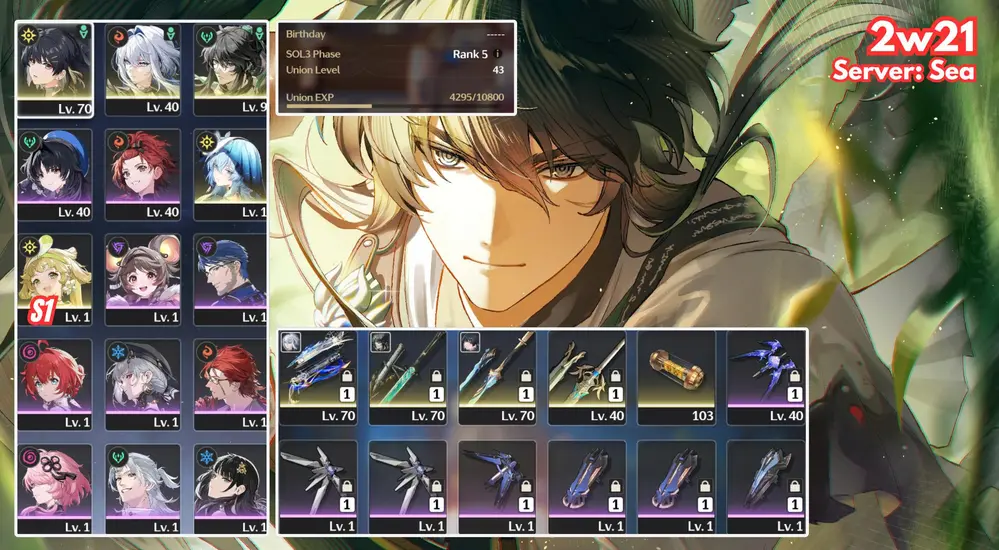Pick the Lv. 40 gold-ornamented sword
999x550 pixels.
coord(586,372)
